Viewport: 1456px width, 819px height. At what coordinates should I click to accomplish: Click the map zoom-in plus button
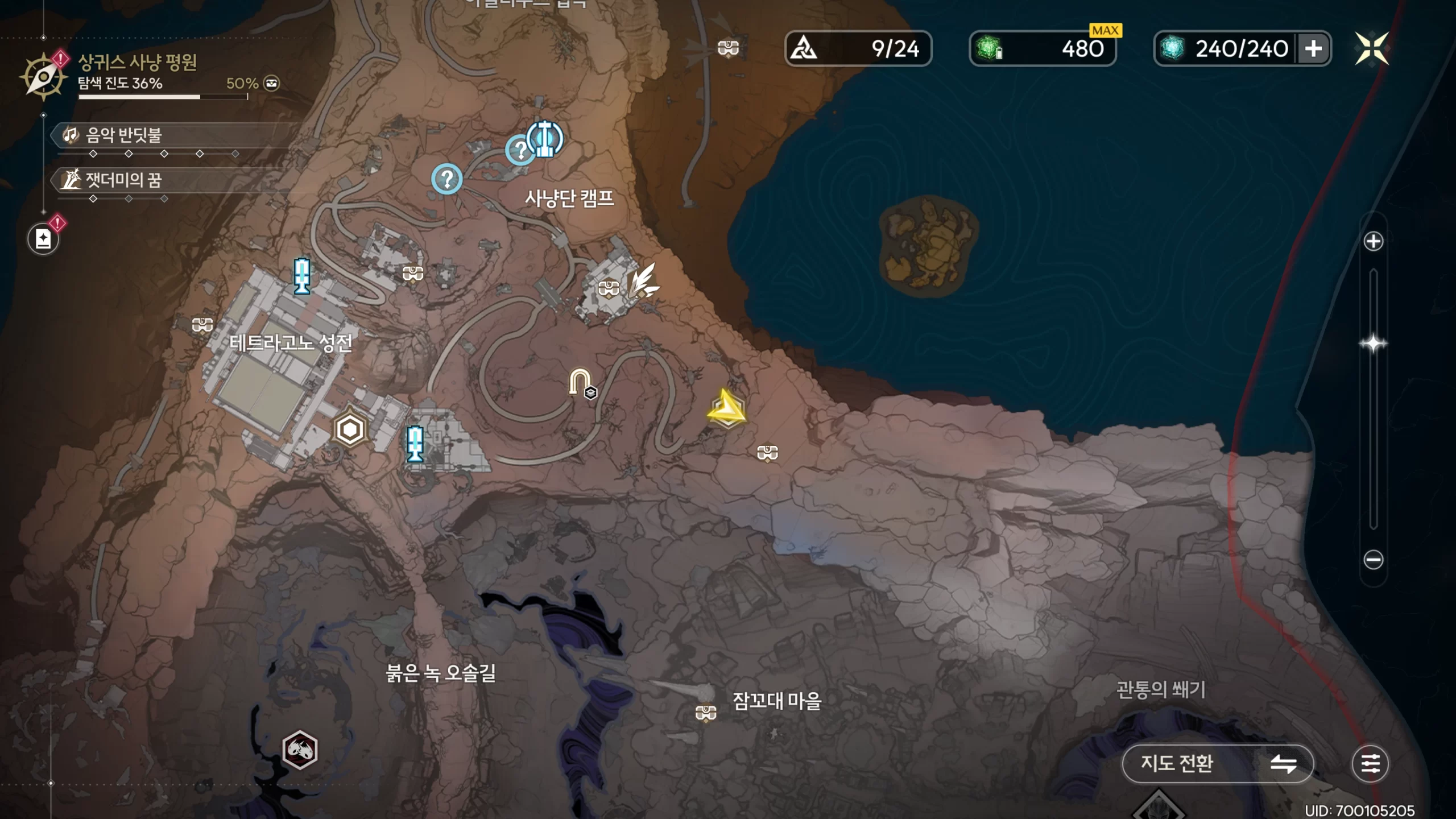tap(1373, 241)
